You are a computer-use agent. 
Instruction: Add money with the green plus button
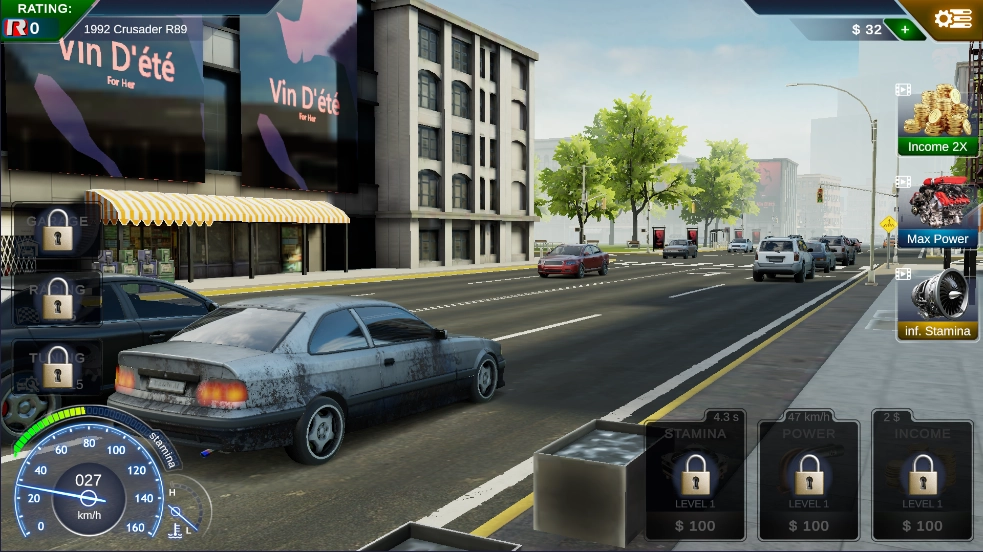point(905,29)
